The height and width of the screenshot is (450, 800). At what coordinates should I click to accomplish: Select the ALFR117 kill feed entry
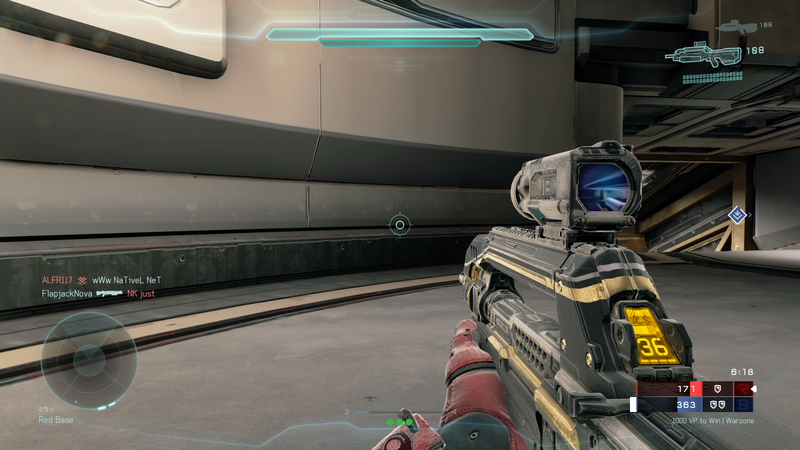click(x=100, y=281)
